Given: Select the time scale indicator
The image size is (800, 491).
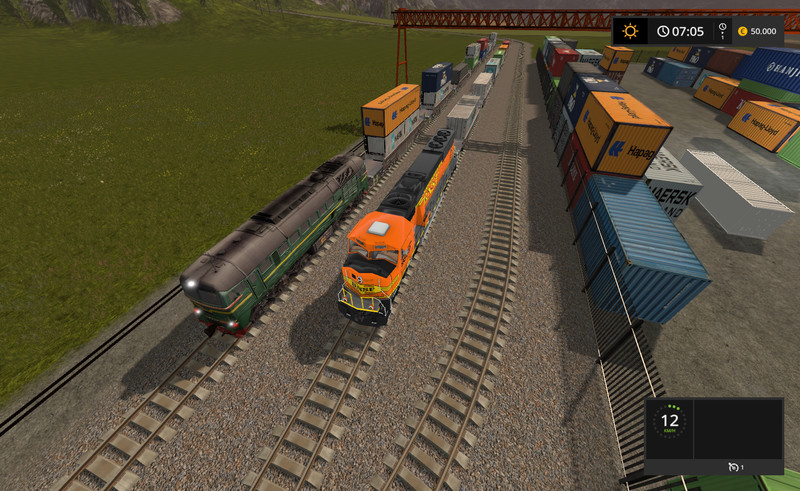Looking at the screenshot, I should [723, 31].
